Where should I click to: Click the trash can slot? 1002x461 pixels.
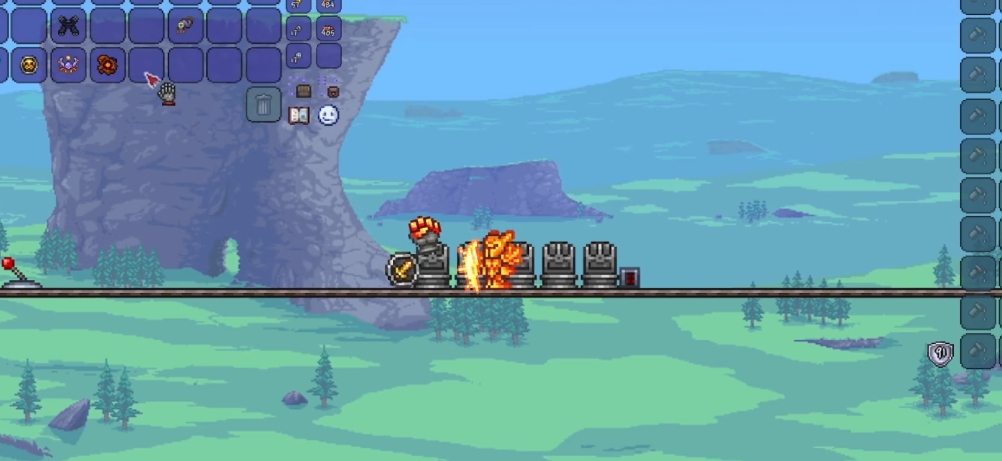(x=263, y=103)
